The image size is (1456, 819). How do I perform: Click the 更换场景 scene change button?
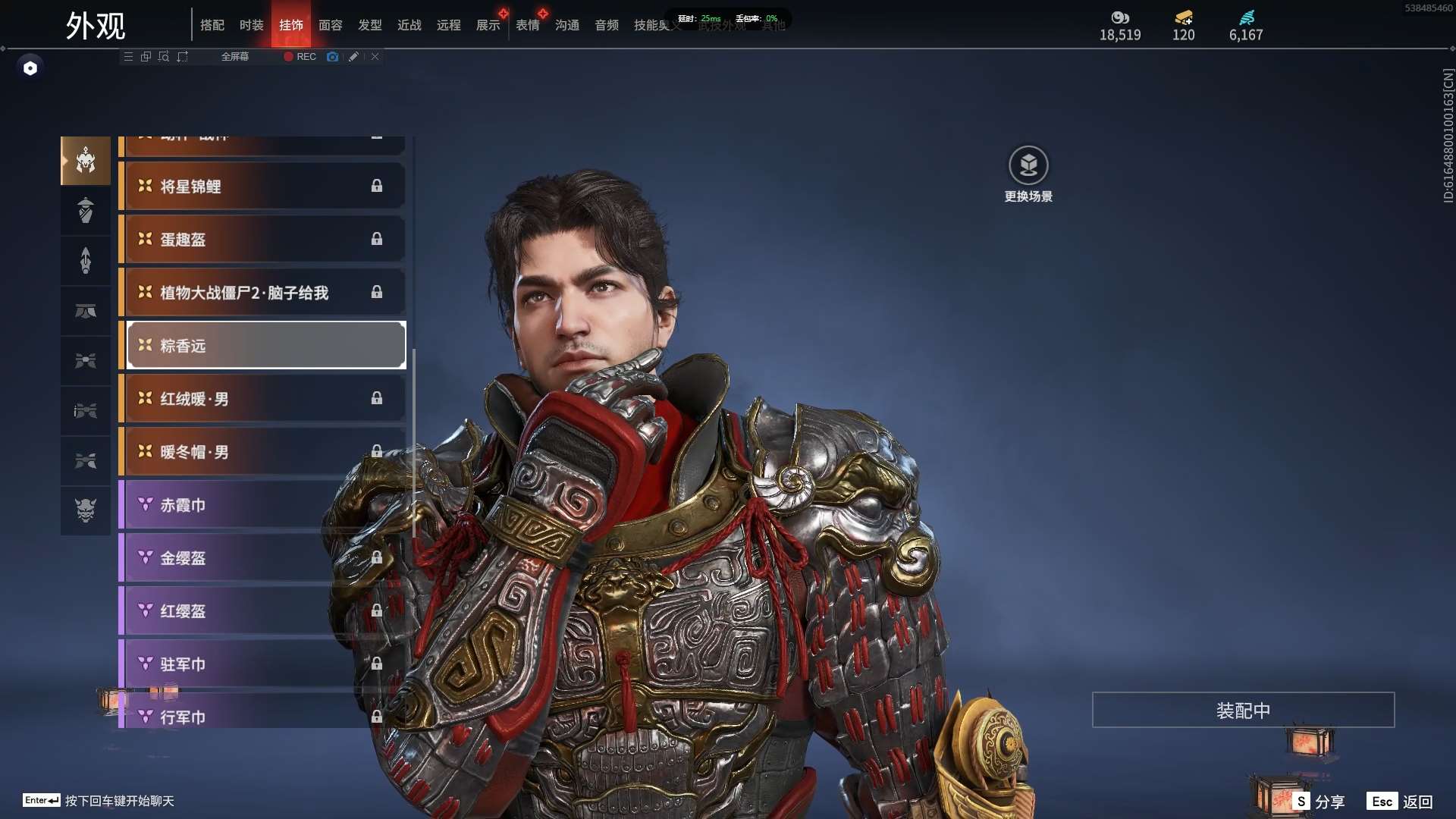[x=1028, y=174]
